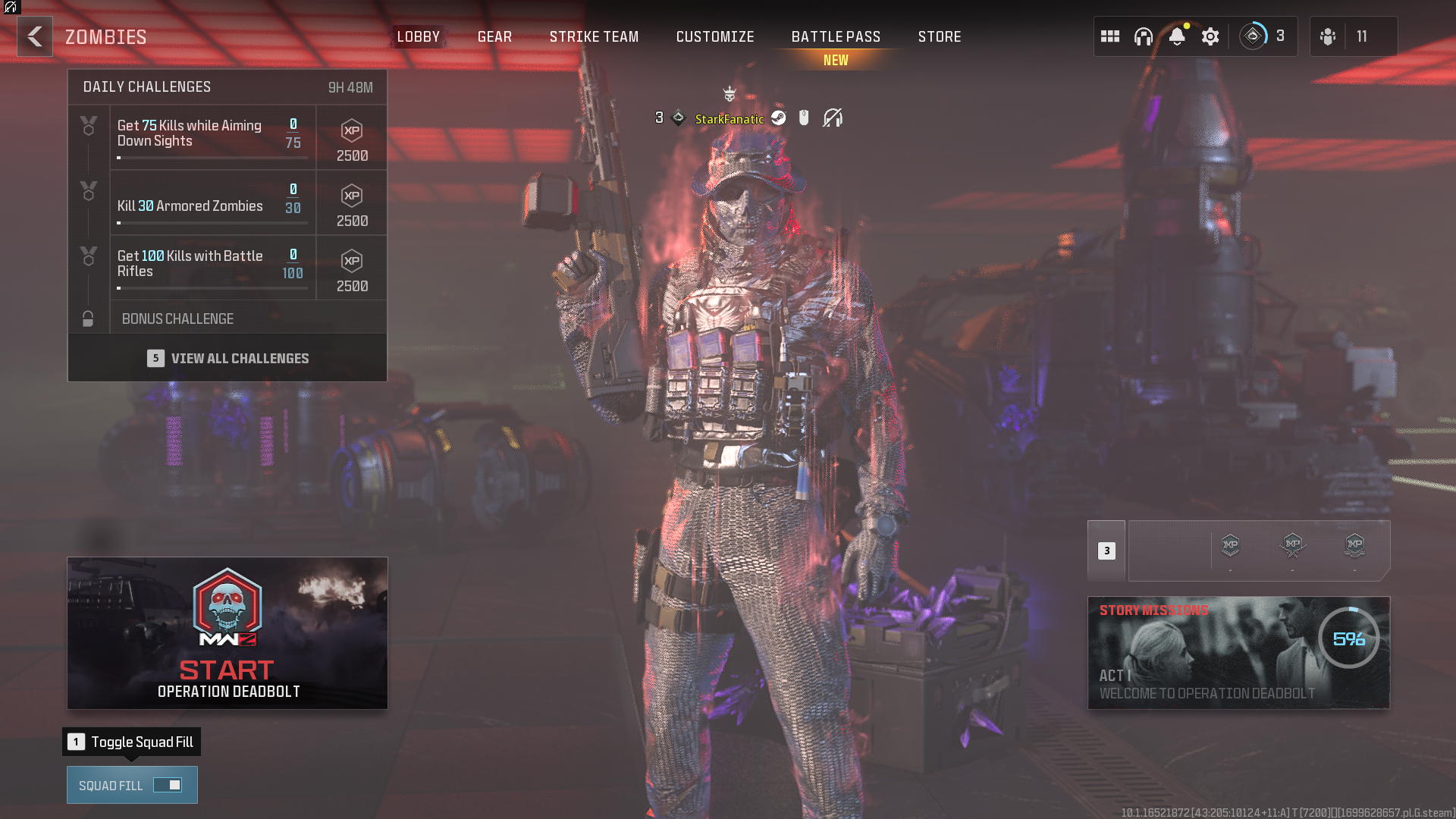The height and width of the screenshot is (819, 1456).
Task: Open settings with the gear icon
Action: point(1210,36)
